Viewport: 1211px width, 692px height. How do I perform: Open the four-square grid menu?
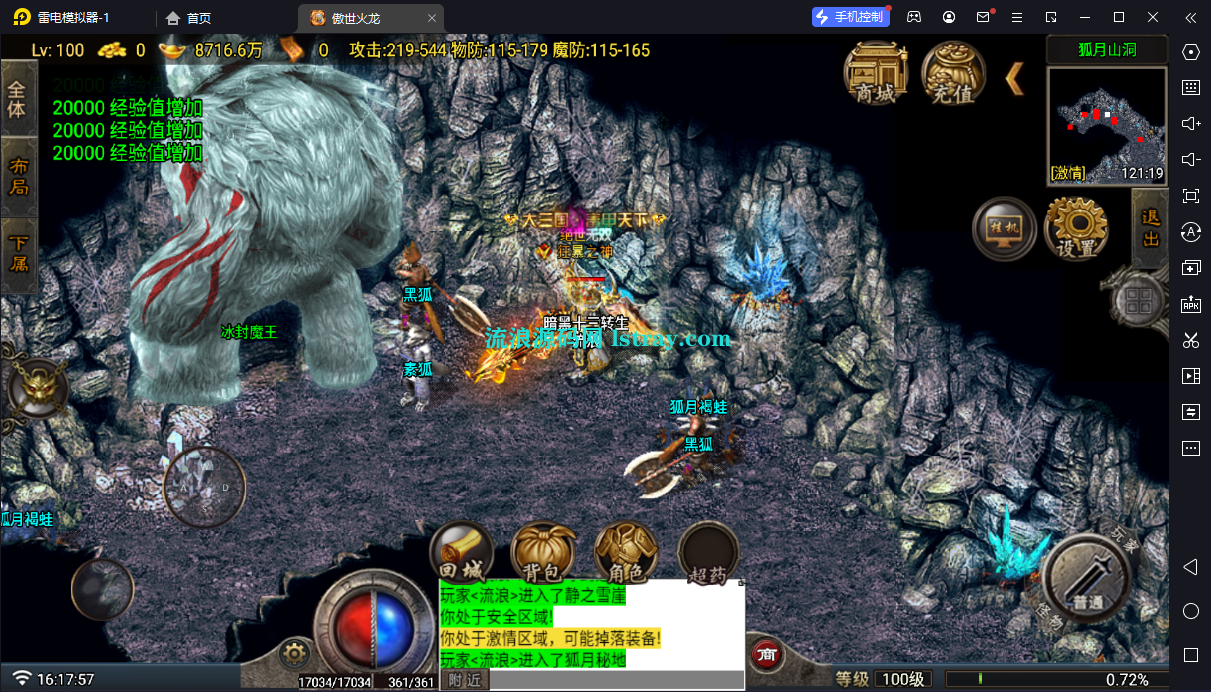(x=1136, y=299)
